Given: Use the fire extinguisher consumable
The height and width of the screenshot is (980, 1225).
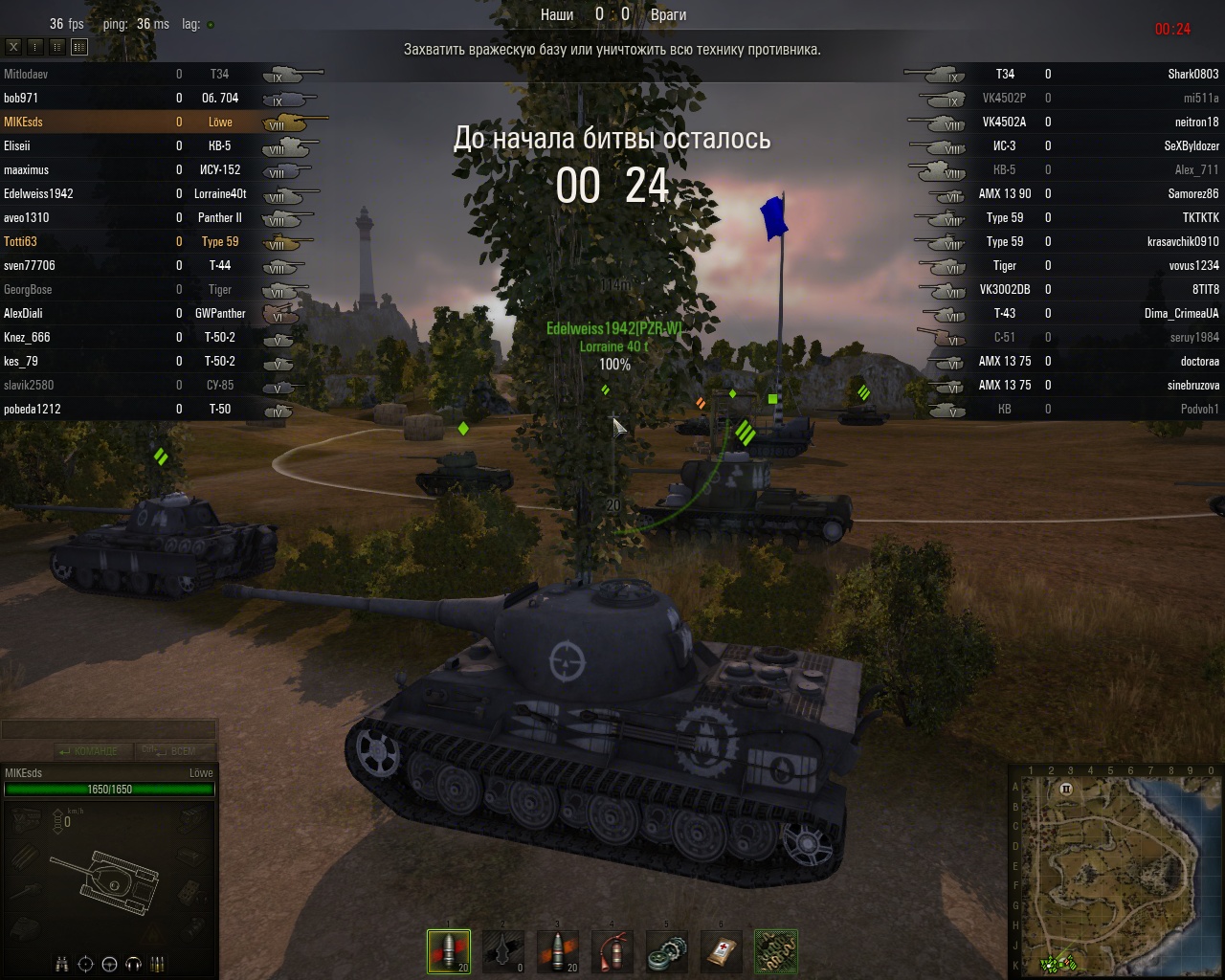Looking at the screenshot, I should coord(612,951).
